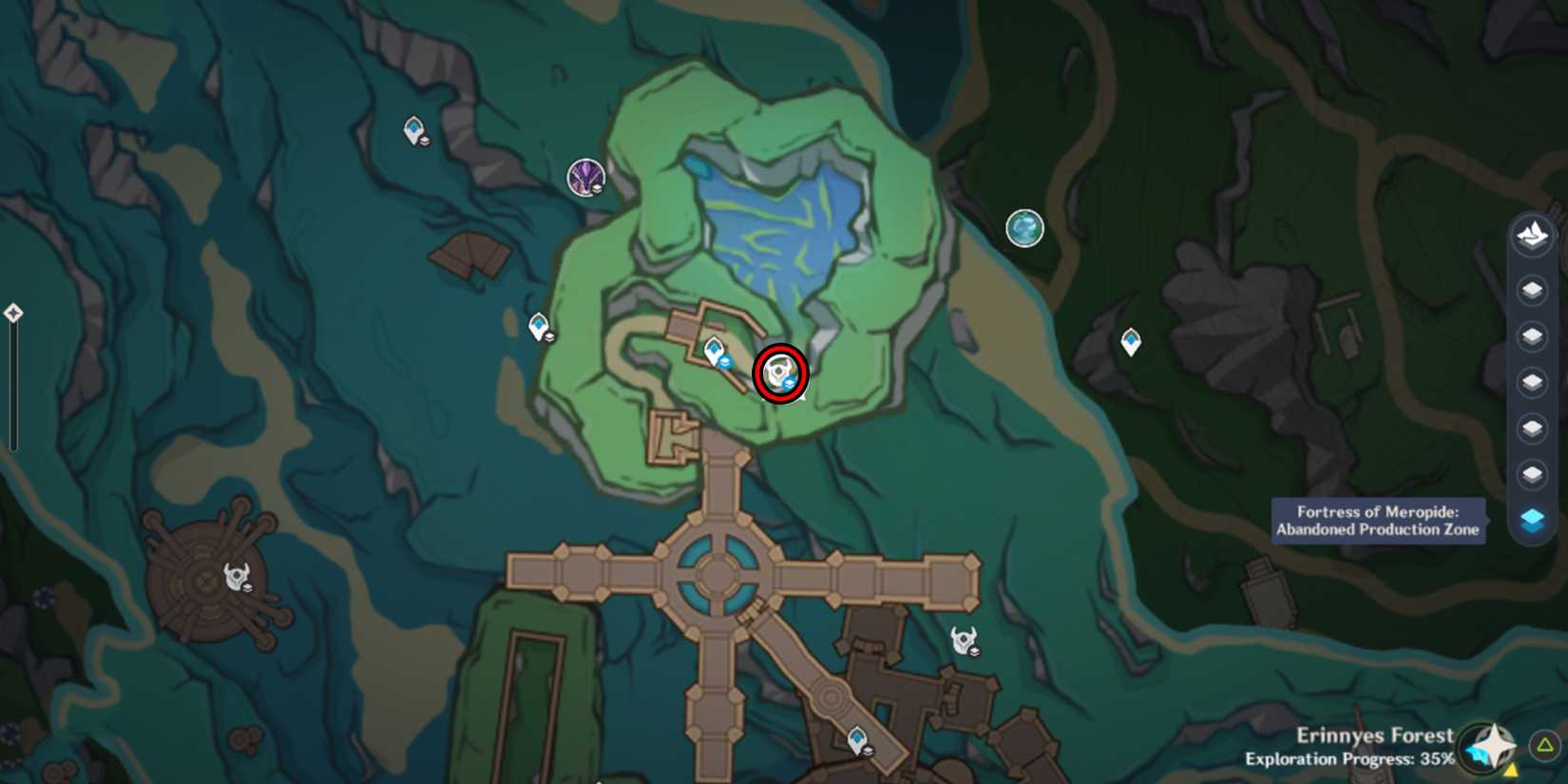The height and width of the screenshot is (784, 1568).
Task: Click the blue oculus diamond pin on the east side
Action: pos(1129,342)
